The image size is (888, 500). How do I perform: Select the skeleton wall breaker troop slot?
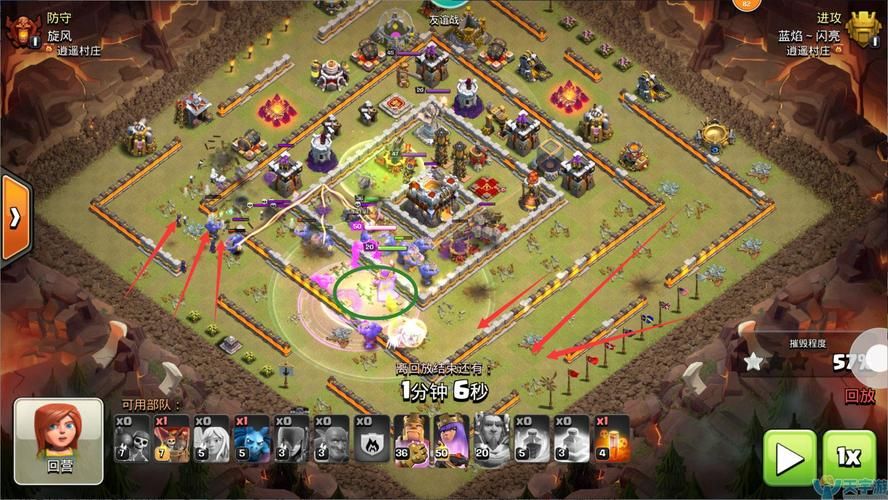coord(131,438)
